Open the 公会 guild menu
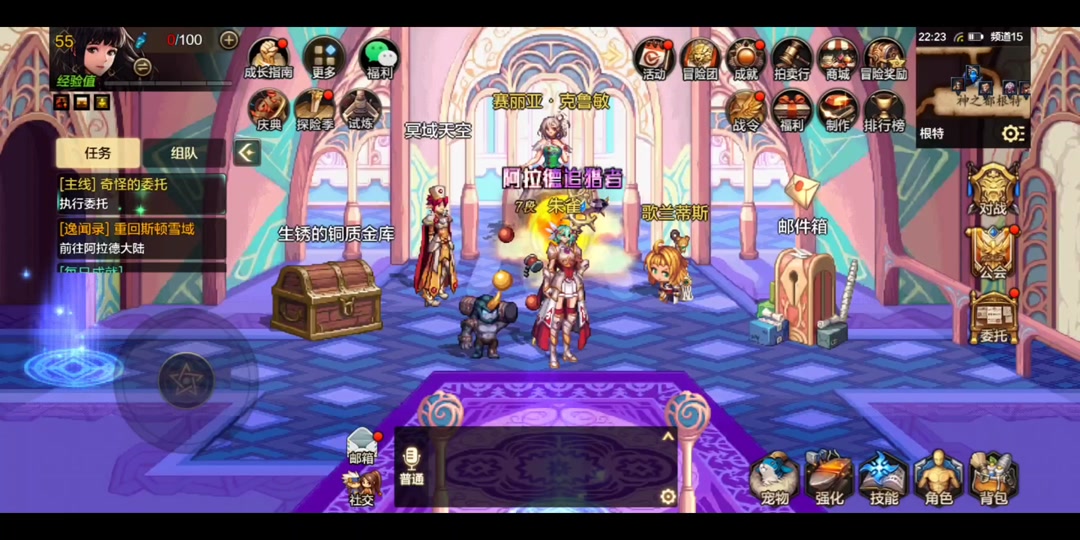Viewport: 1080px width, 540px height. [993, 252]
